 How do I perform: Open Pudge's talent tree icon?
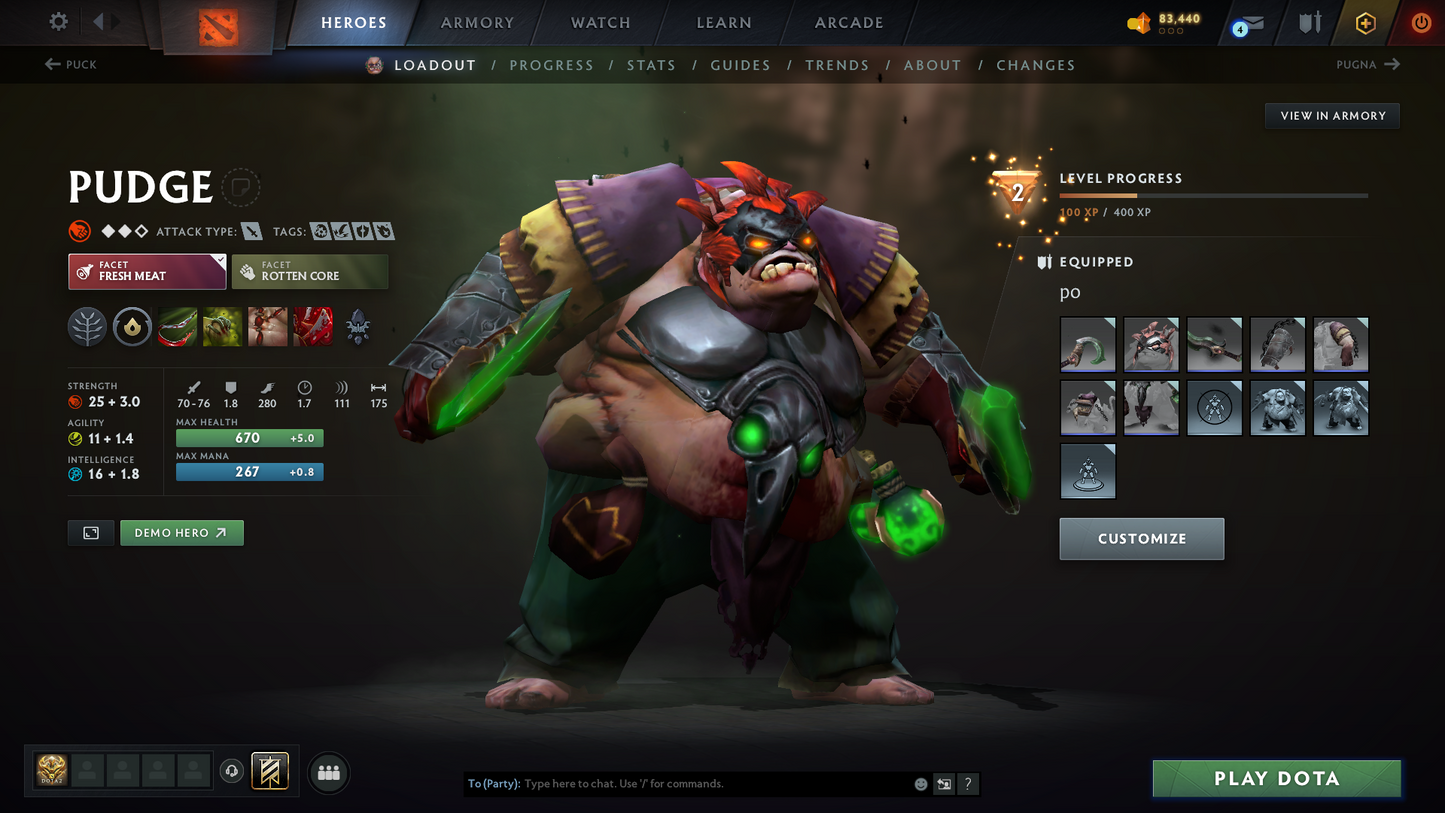[87, 326]
